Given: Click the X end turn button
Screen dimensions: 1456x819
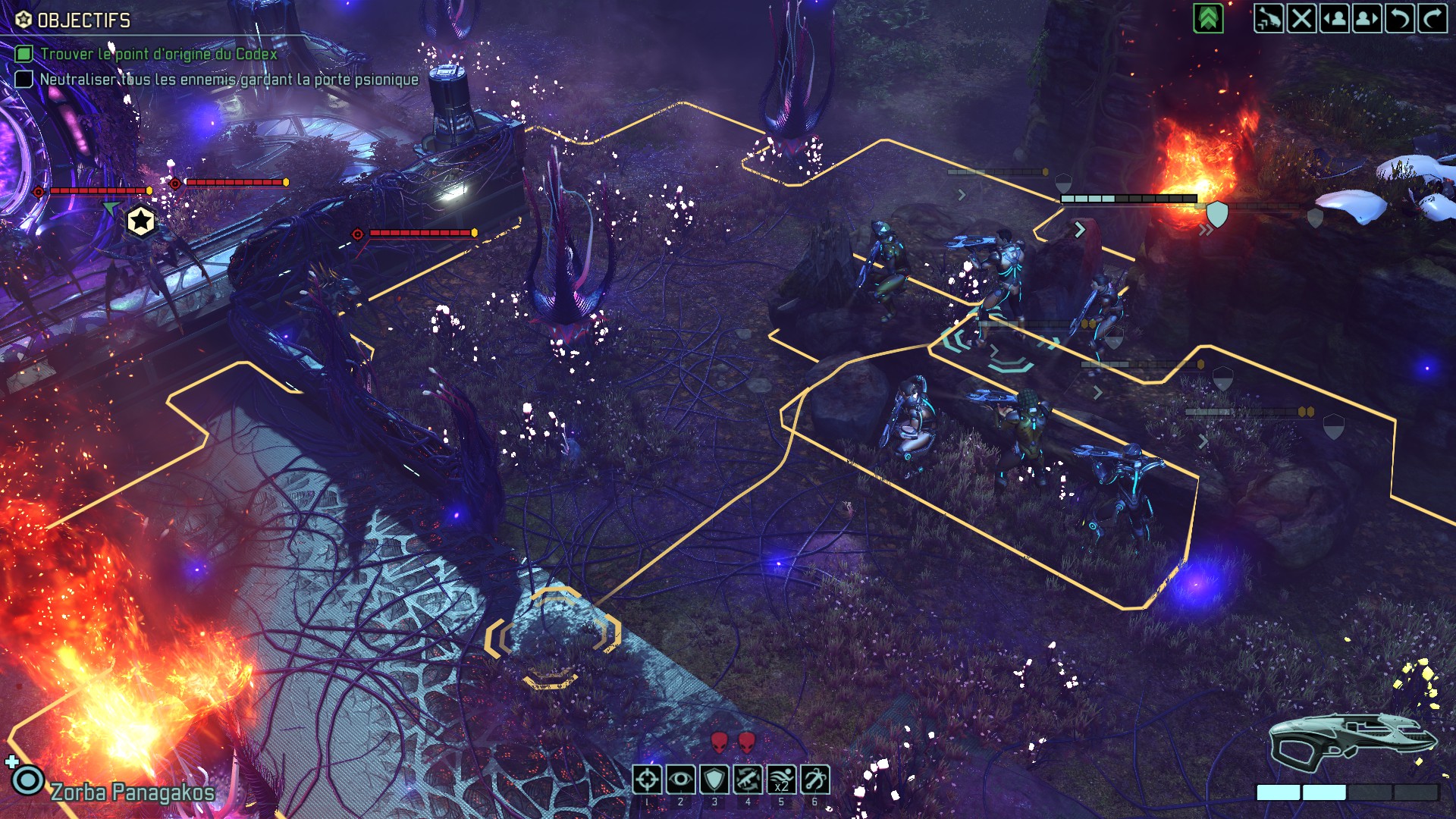Looking at the screenshot, I should pos(1301,18).
